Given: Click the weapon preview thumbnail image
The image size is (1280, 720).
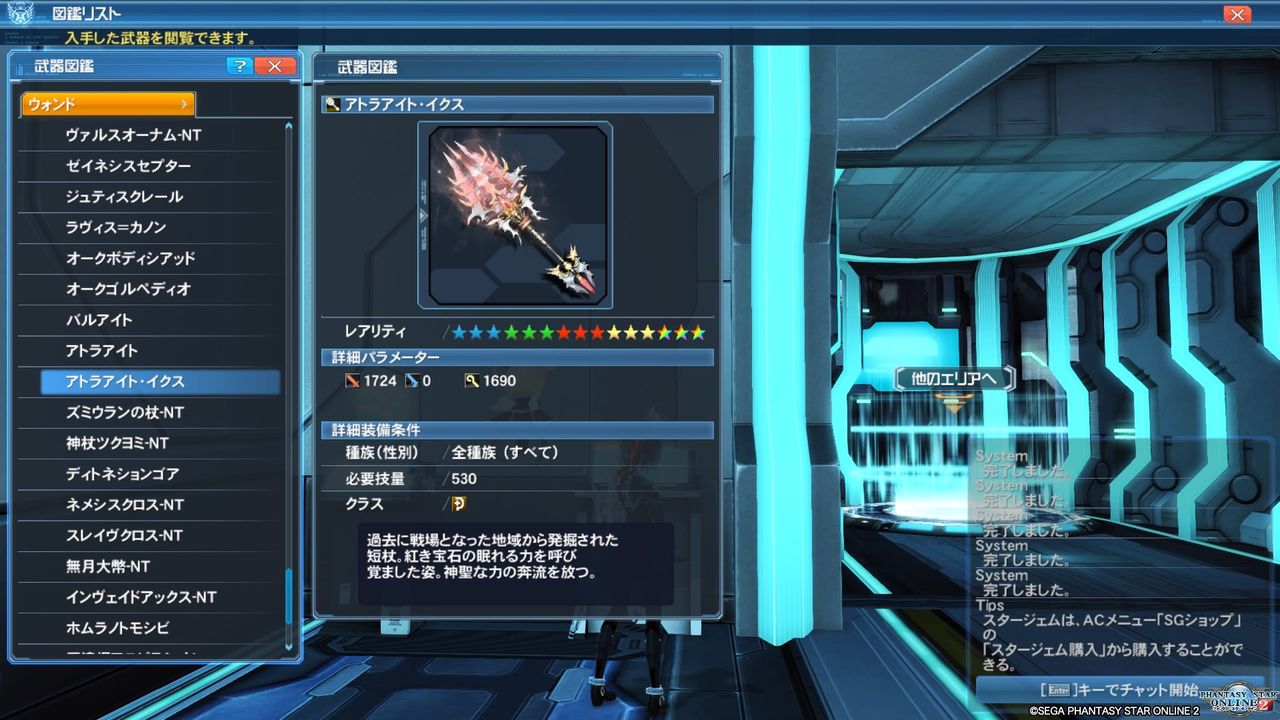Looking at the screenshot, I should tap(513, 213).
